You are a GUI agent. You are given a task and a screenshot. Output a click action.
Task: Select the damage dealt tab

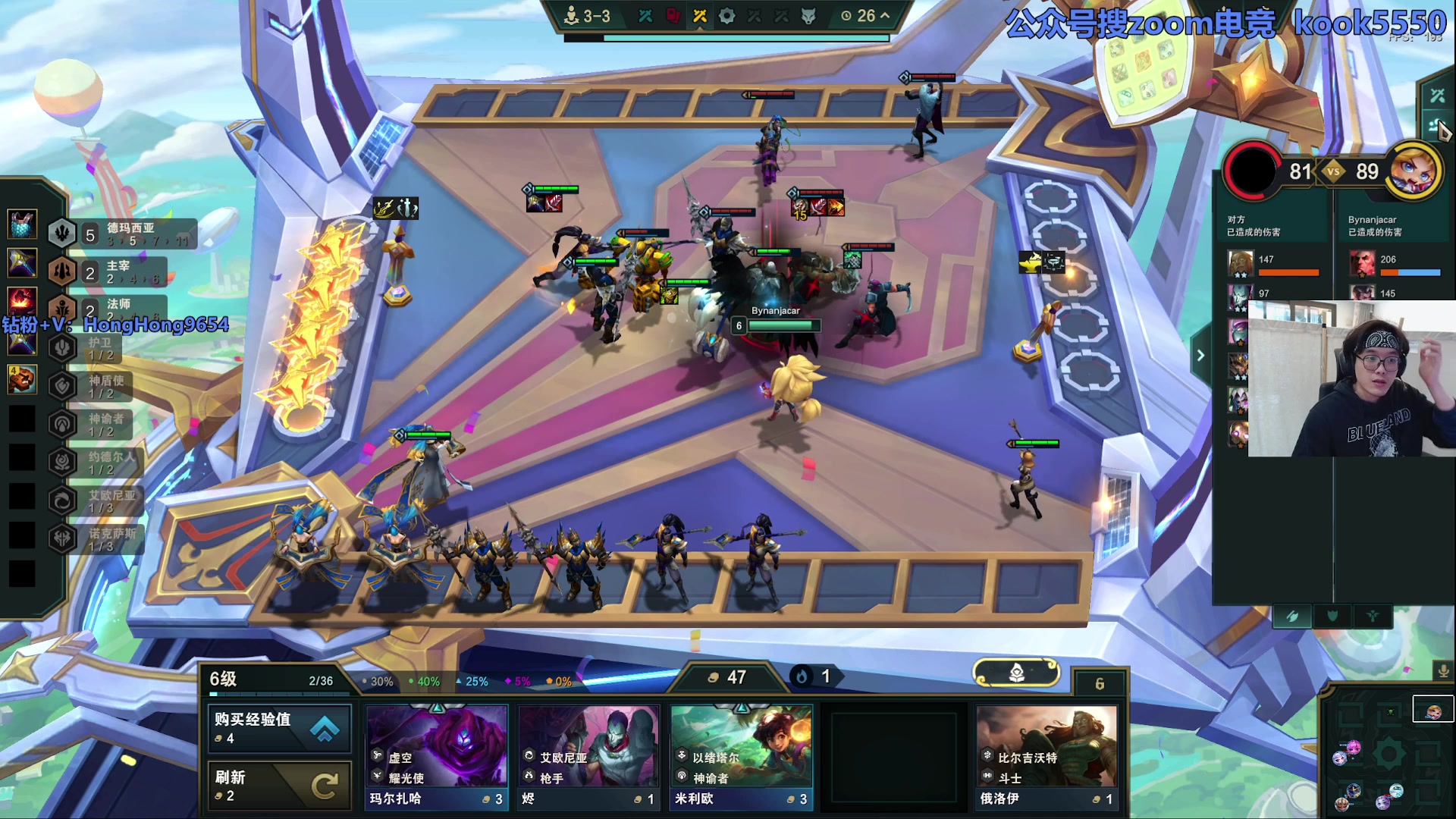click(x=1292, y=617)
